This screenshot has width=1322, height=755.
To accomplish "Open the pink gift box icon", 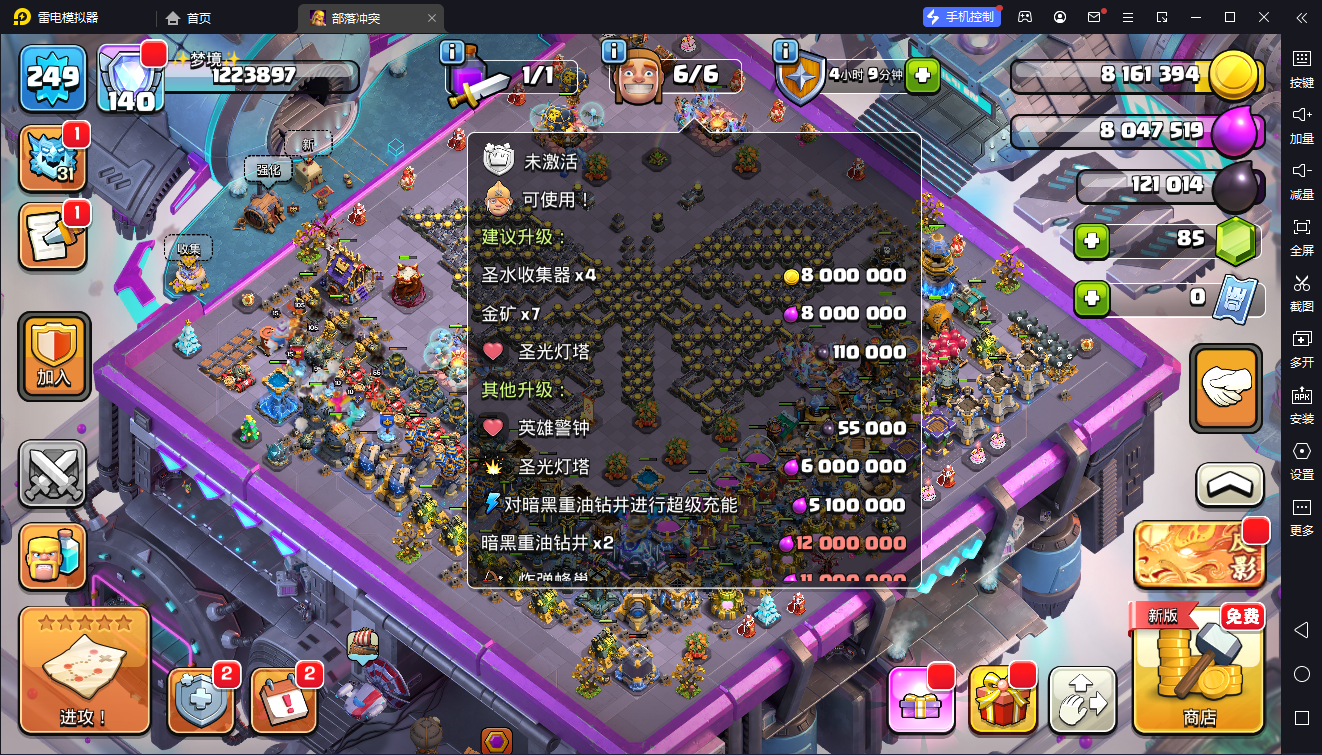I will pos(920,700).
